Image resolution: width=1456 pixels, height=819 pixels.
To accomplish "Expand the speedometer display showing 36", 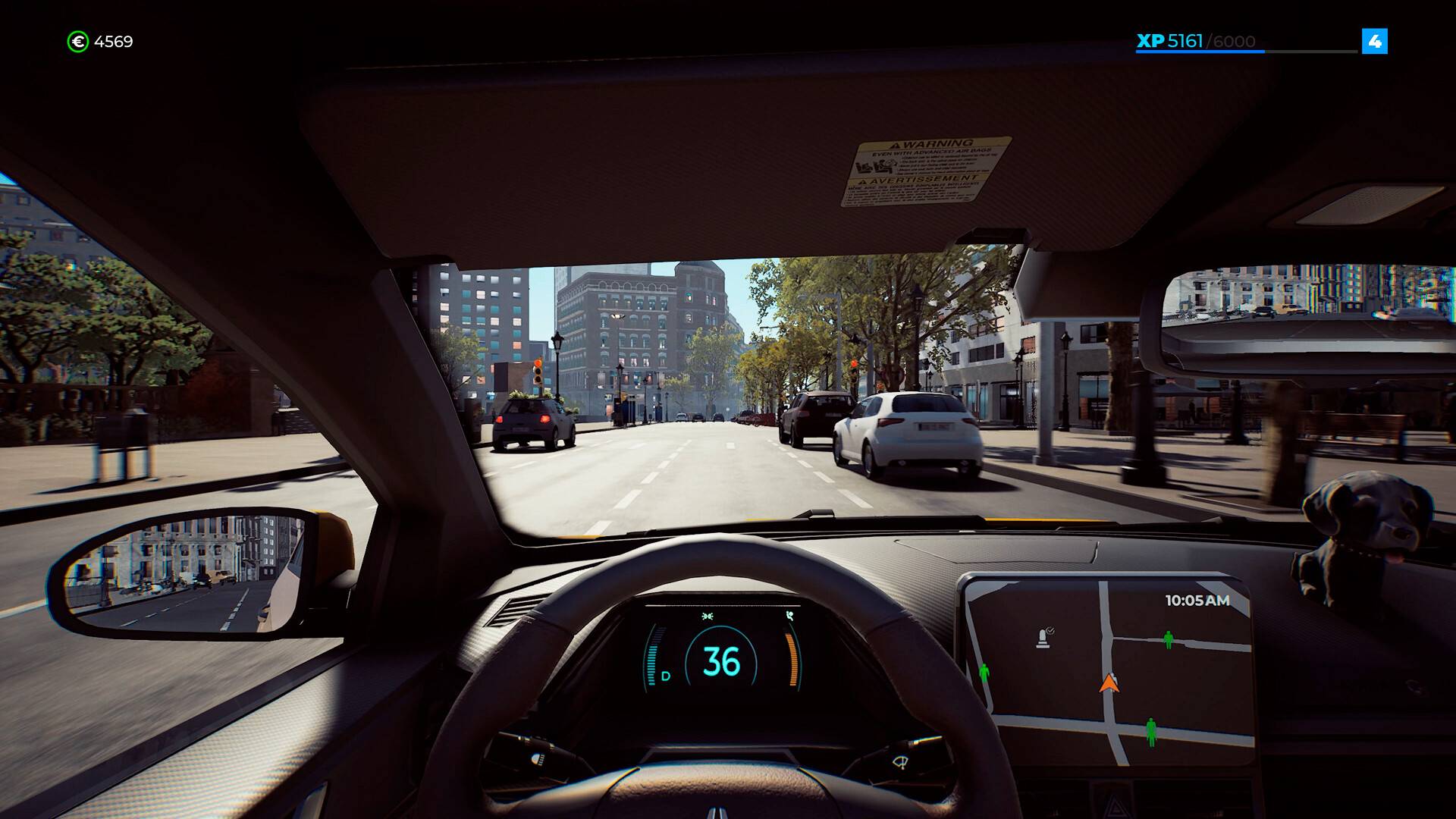I will pyautogui.click(x=720, y=661).
